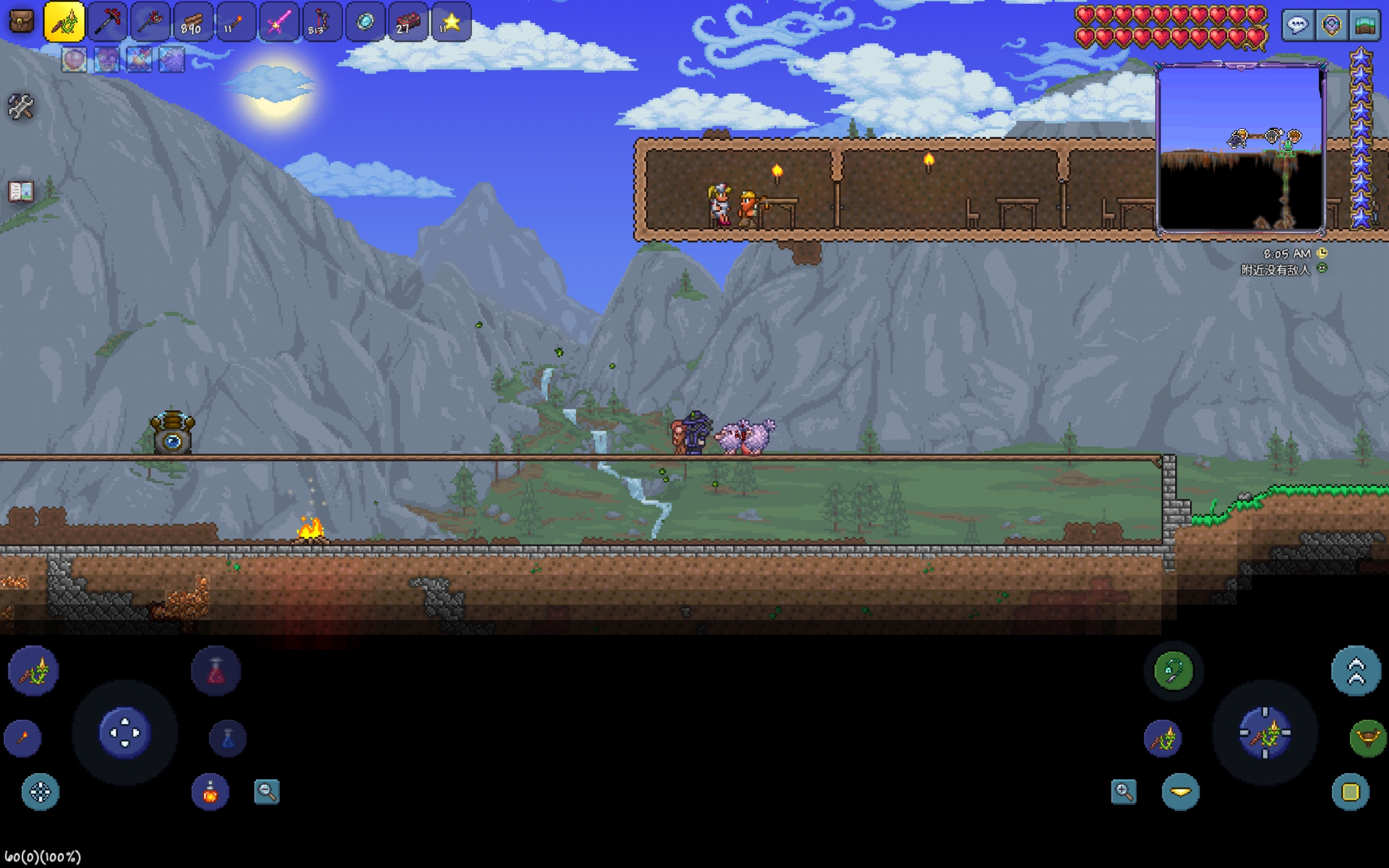Zoom out with the minus magnifier
Viewport: 1389px width, 868px height.
(x=267, y=792)
